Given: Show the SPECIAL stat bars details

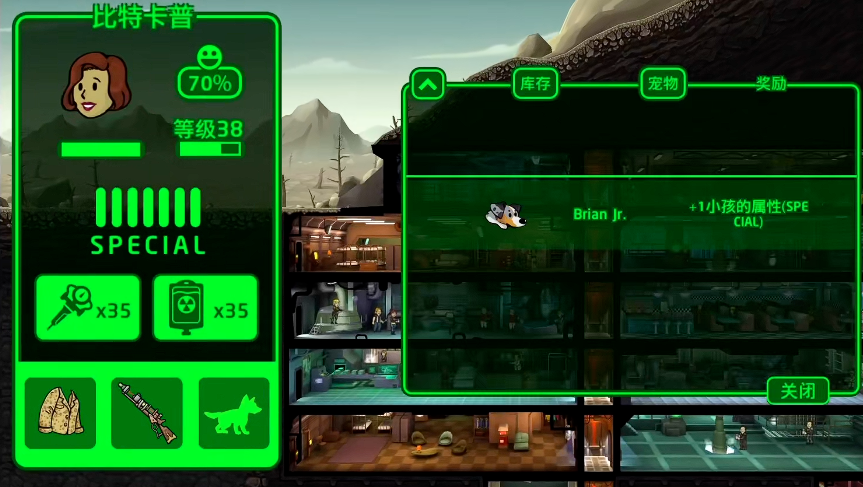Looking at the screenshot, I should click(x=148, y=220).
